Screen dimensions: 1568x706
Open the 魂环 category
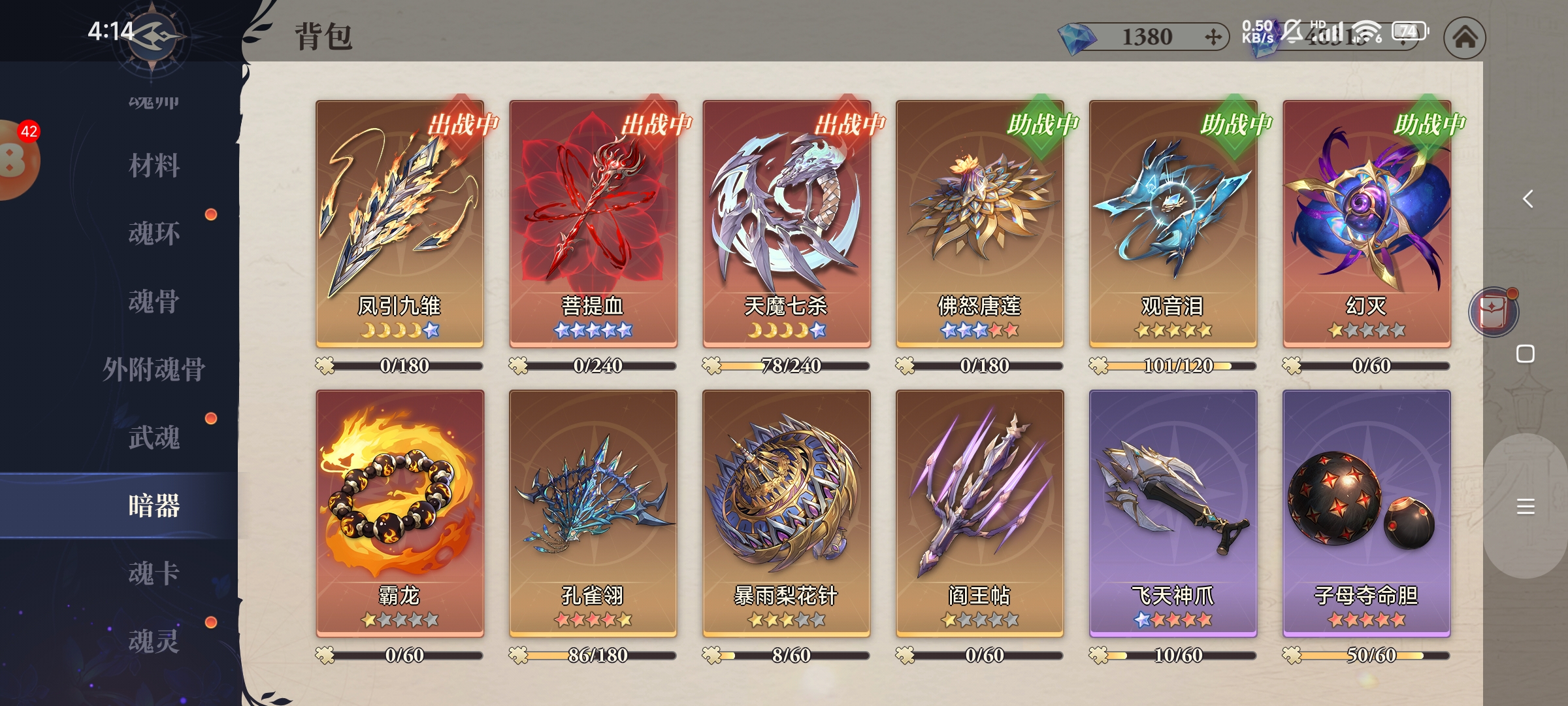click(154, 233)
